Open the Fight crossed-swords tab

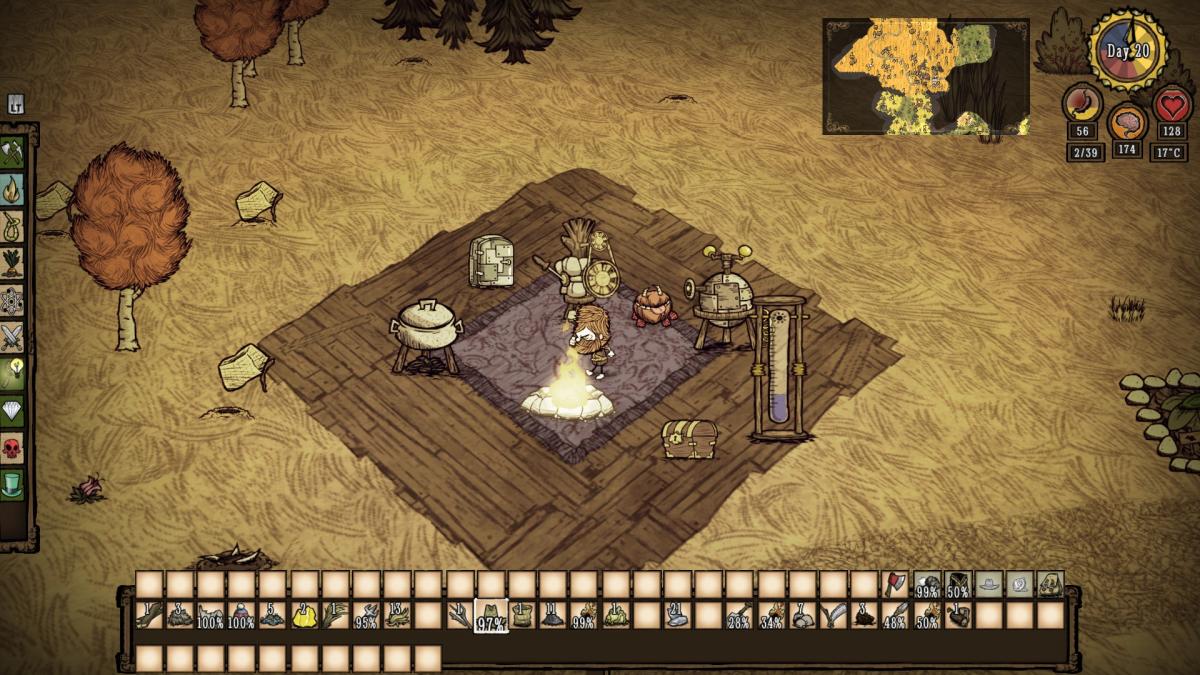click(x=13, y=336)
